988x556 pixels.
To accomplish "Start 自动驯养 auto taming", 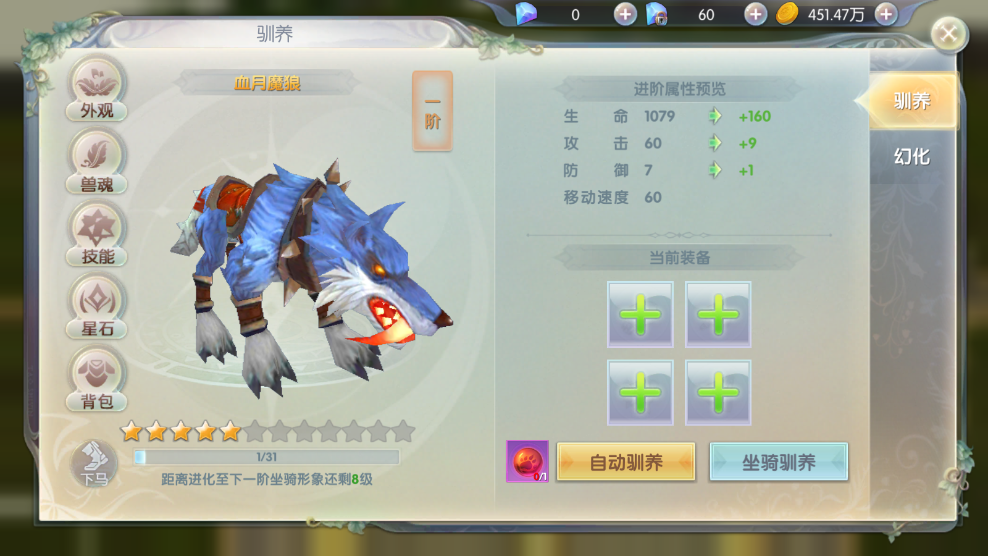I will click(626, 462).
